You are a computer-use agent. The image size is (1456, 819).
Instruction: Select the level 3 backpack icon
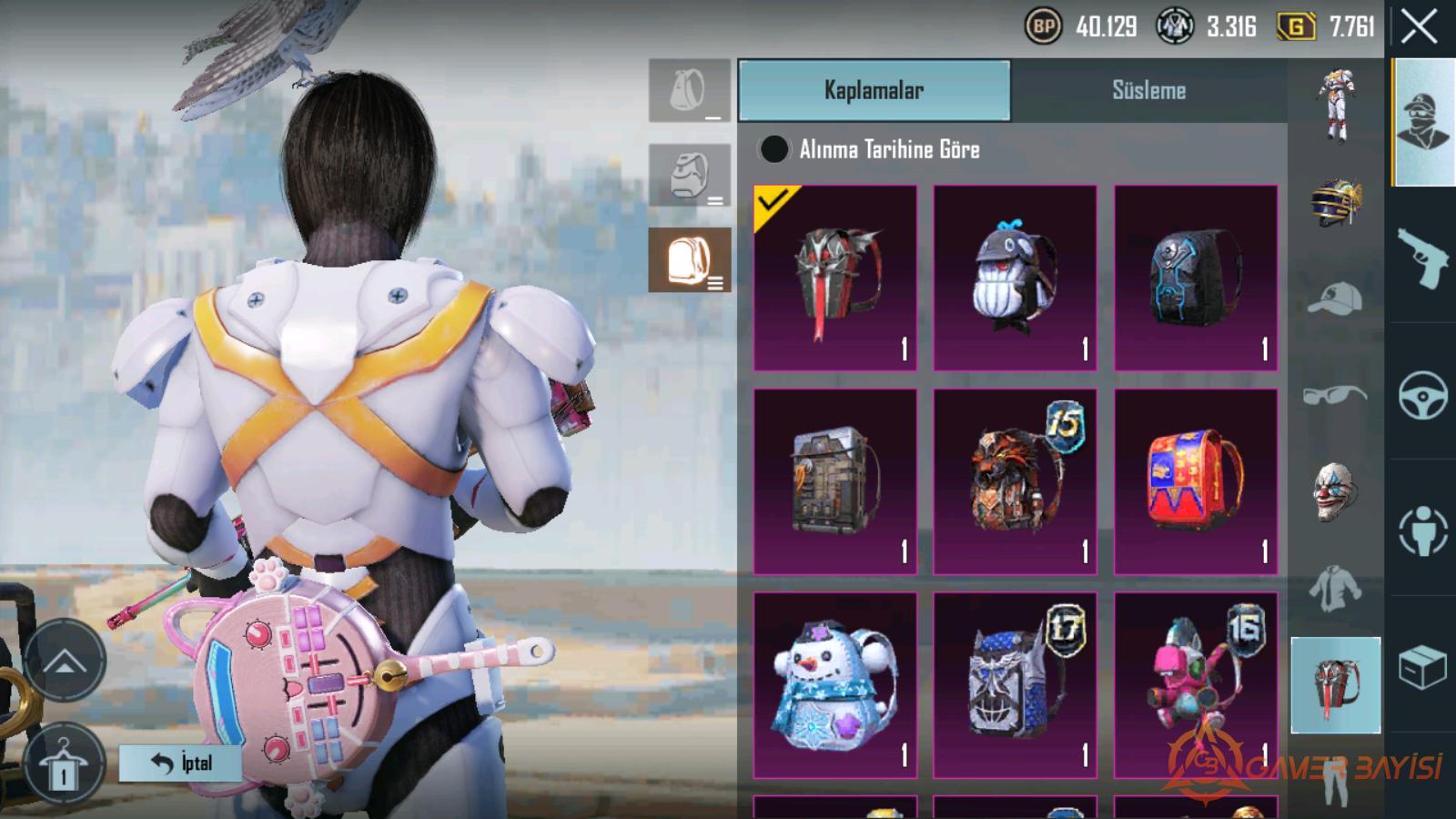pyautogui.click(x=689, y=260)
